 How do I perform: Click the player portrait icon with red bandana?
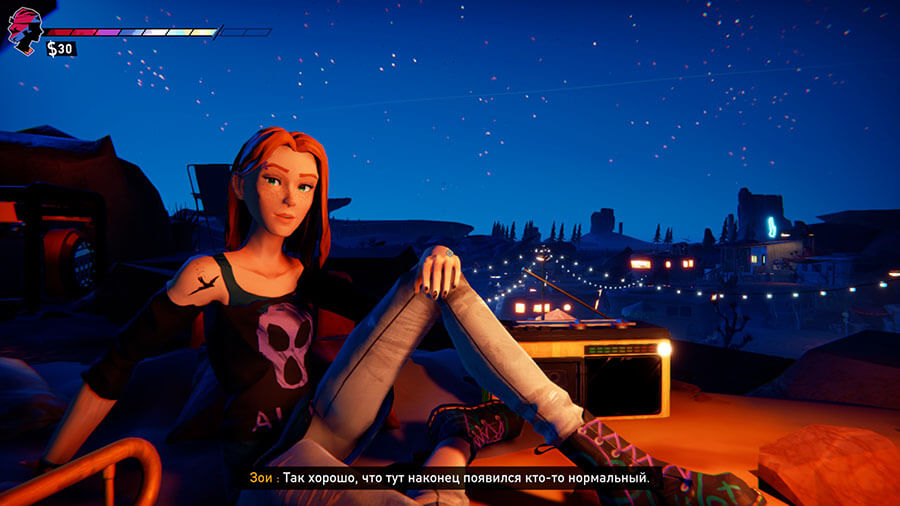pos(24,30)
